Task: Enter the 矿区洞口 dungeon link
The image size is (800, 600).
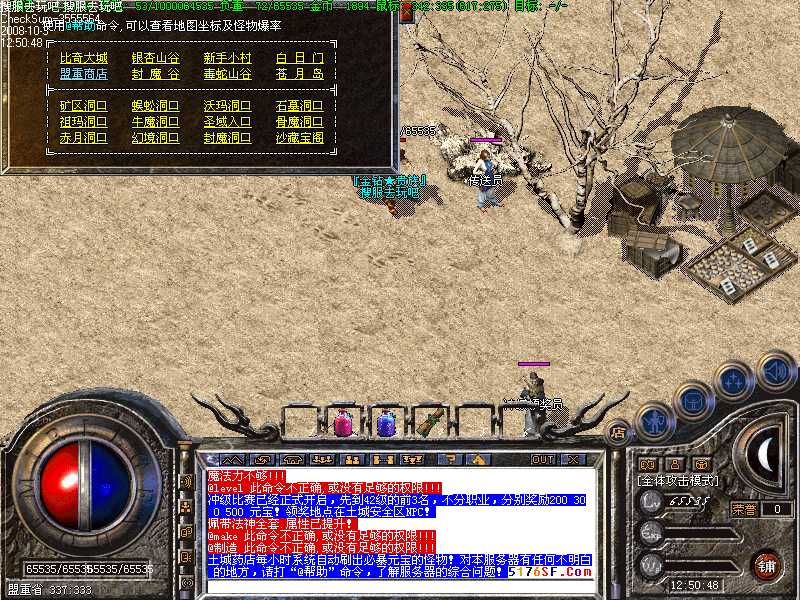Action: pyautogui.click(x=83, y=105)
